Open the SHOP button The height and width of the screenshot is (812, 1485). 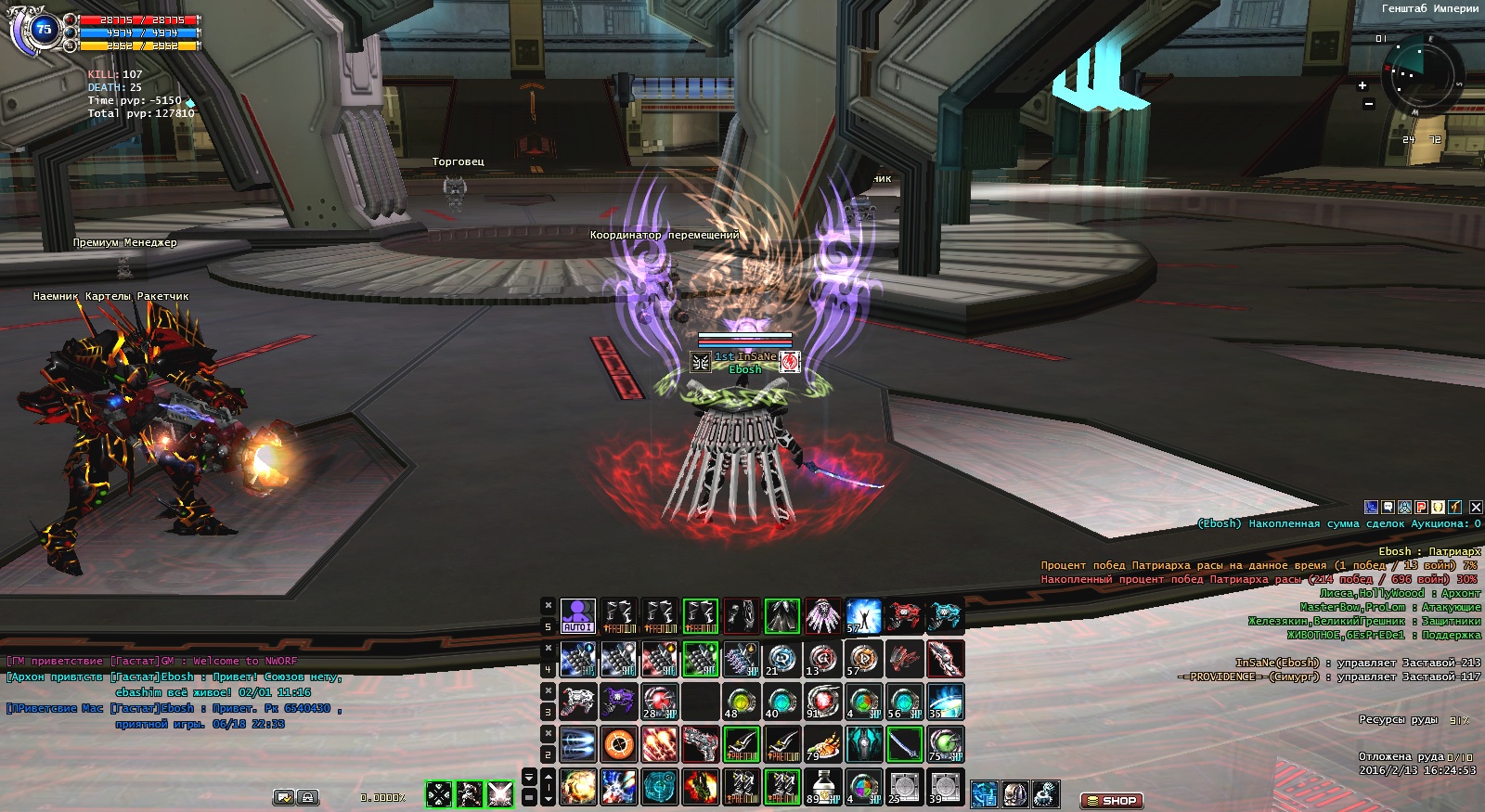[1111, 800]
